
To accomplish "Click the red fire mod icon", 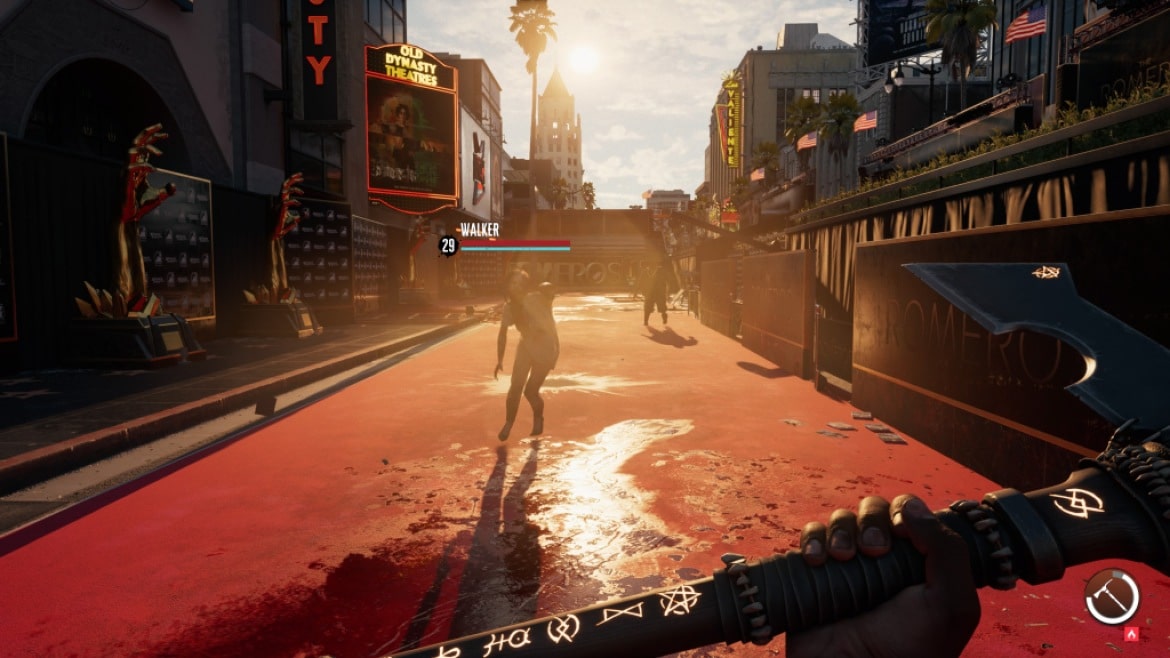I will tap(1132, 634).
